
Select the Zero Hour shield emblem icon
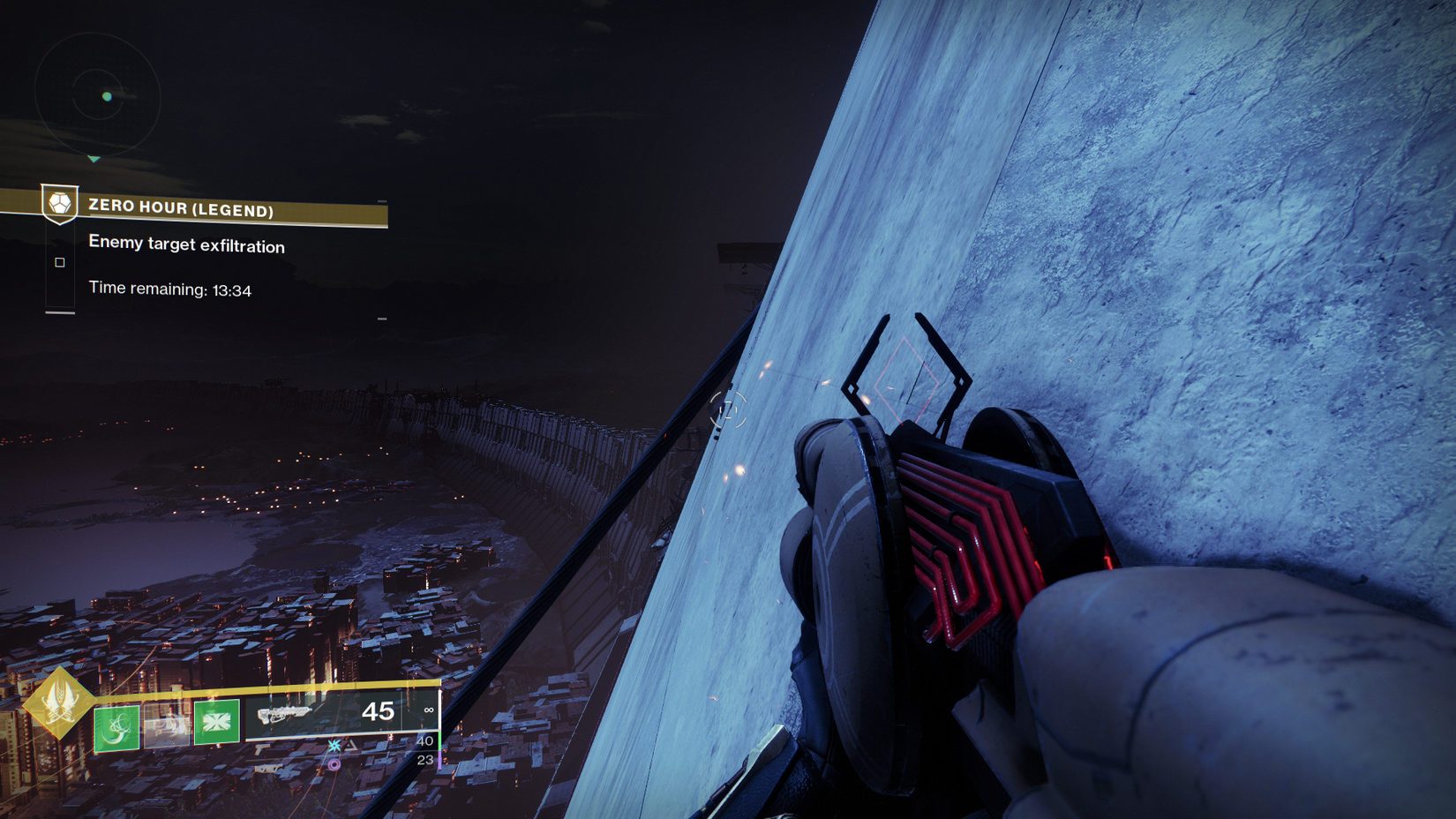pos(60,205)
